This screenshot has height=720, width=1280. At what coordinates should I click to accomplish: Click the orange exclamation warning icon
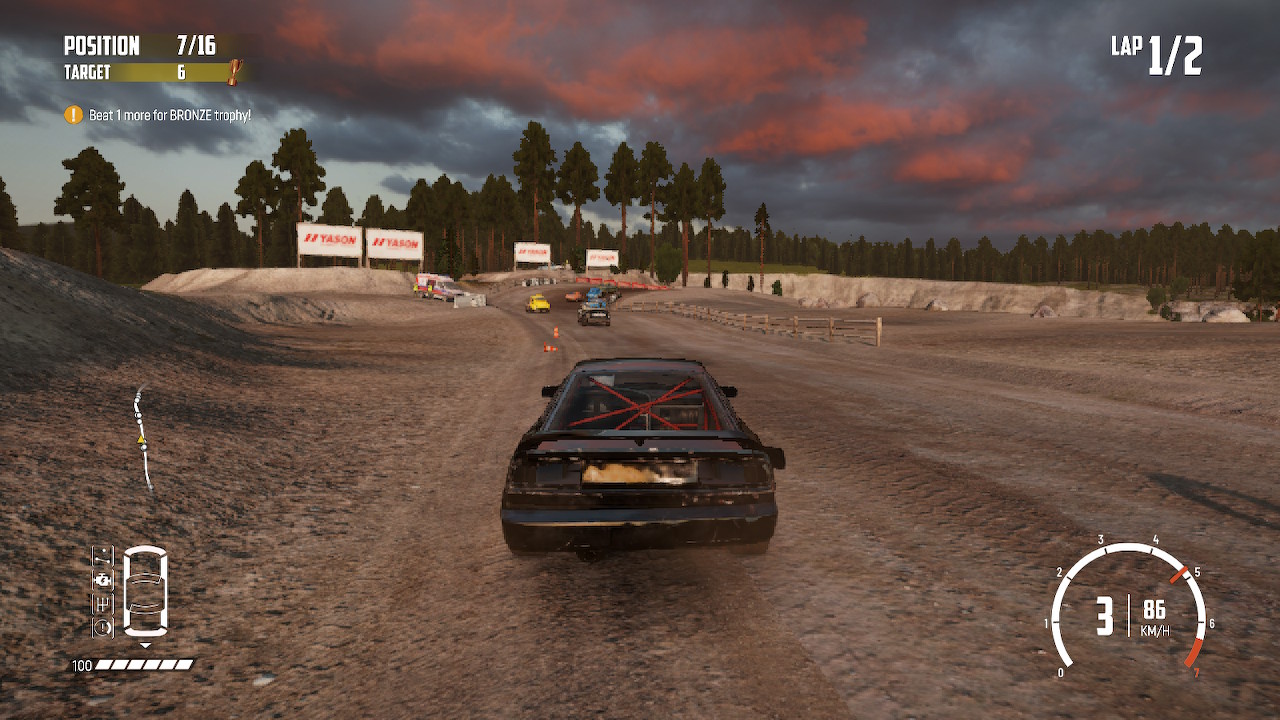click(71, 114)
